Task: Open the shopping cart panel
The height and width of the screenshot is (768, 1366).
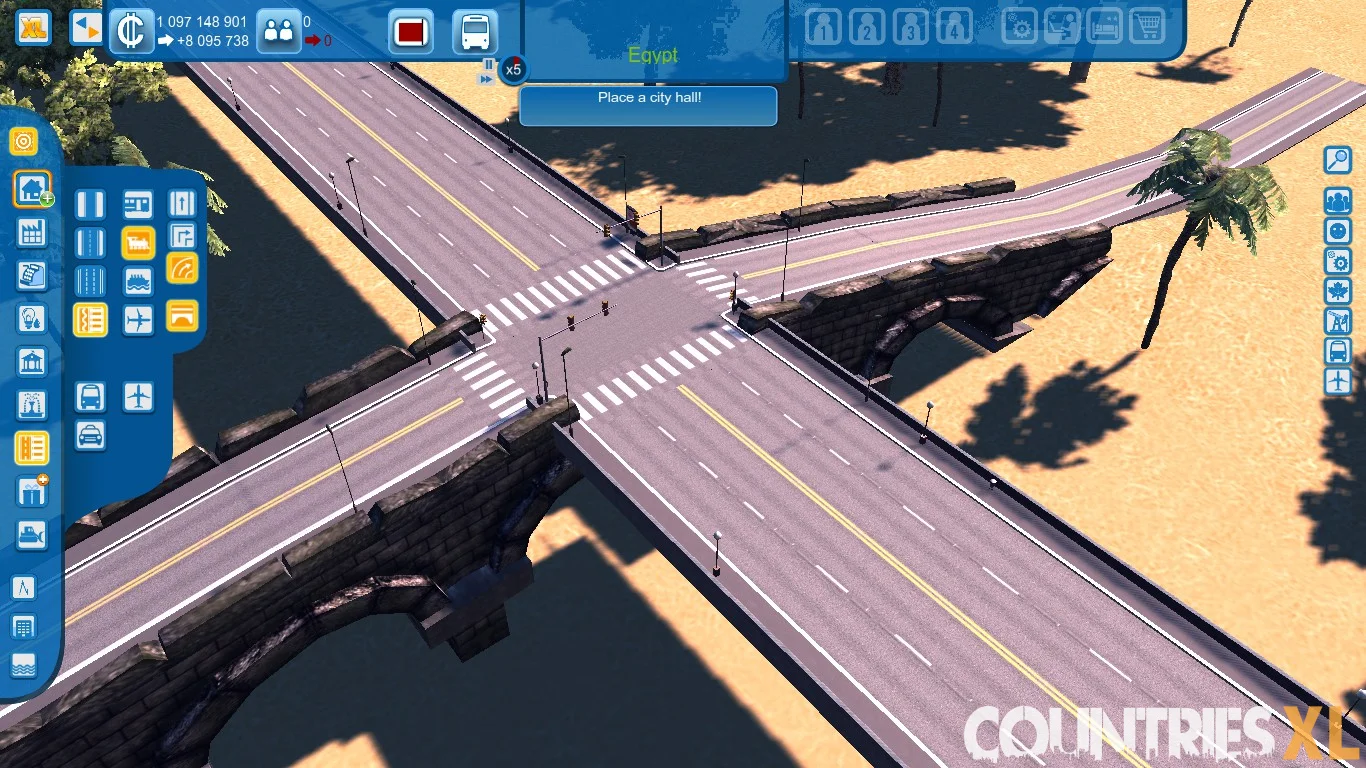Action: pos(1147,27)
